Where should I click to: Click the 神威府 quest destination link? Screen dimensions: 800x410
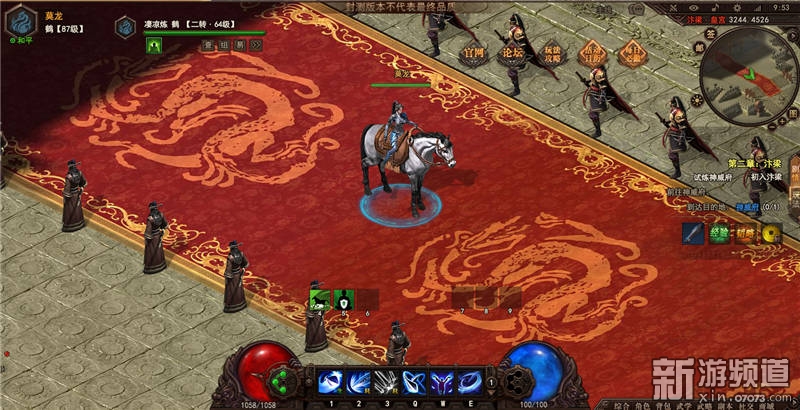point(746,207)
